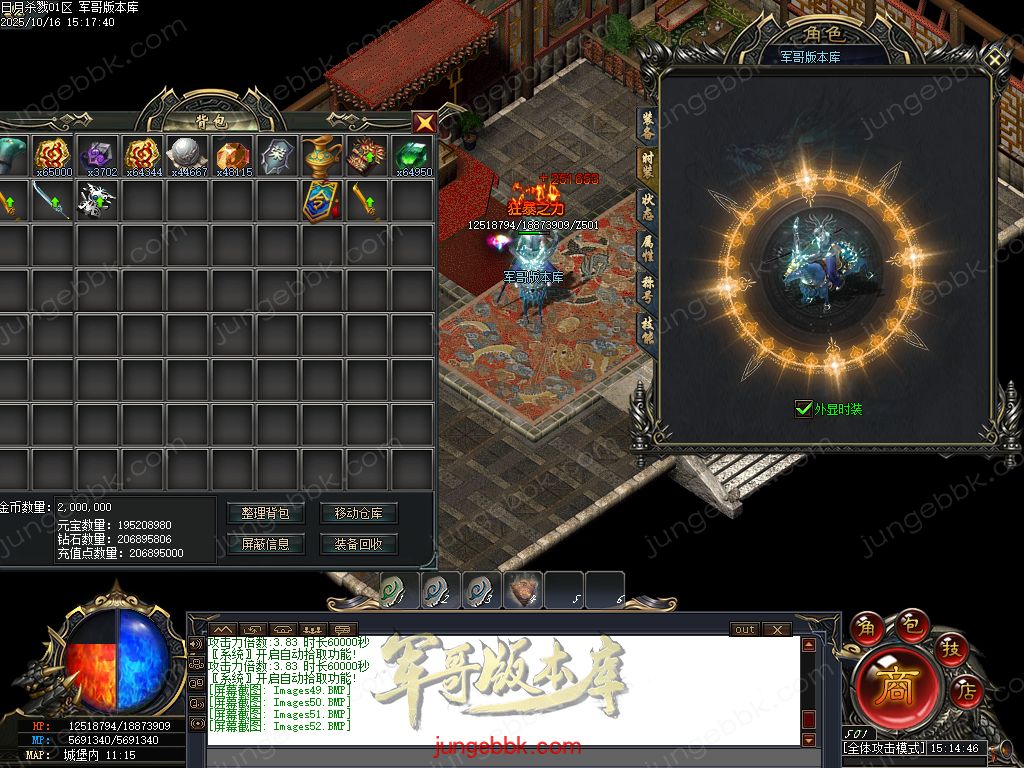Select the purple crystal stack x3702
This screenshot has height=768, width=1024.
(x=101, y=156)
